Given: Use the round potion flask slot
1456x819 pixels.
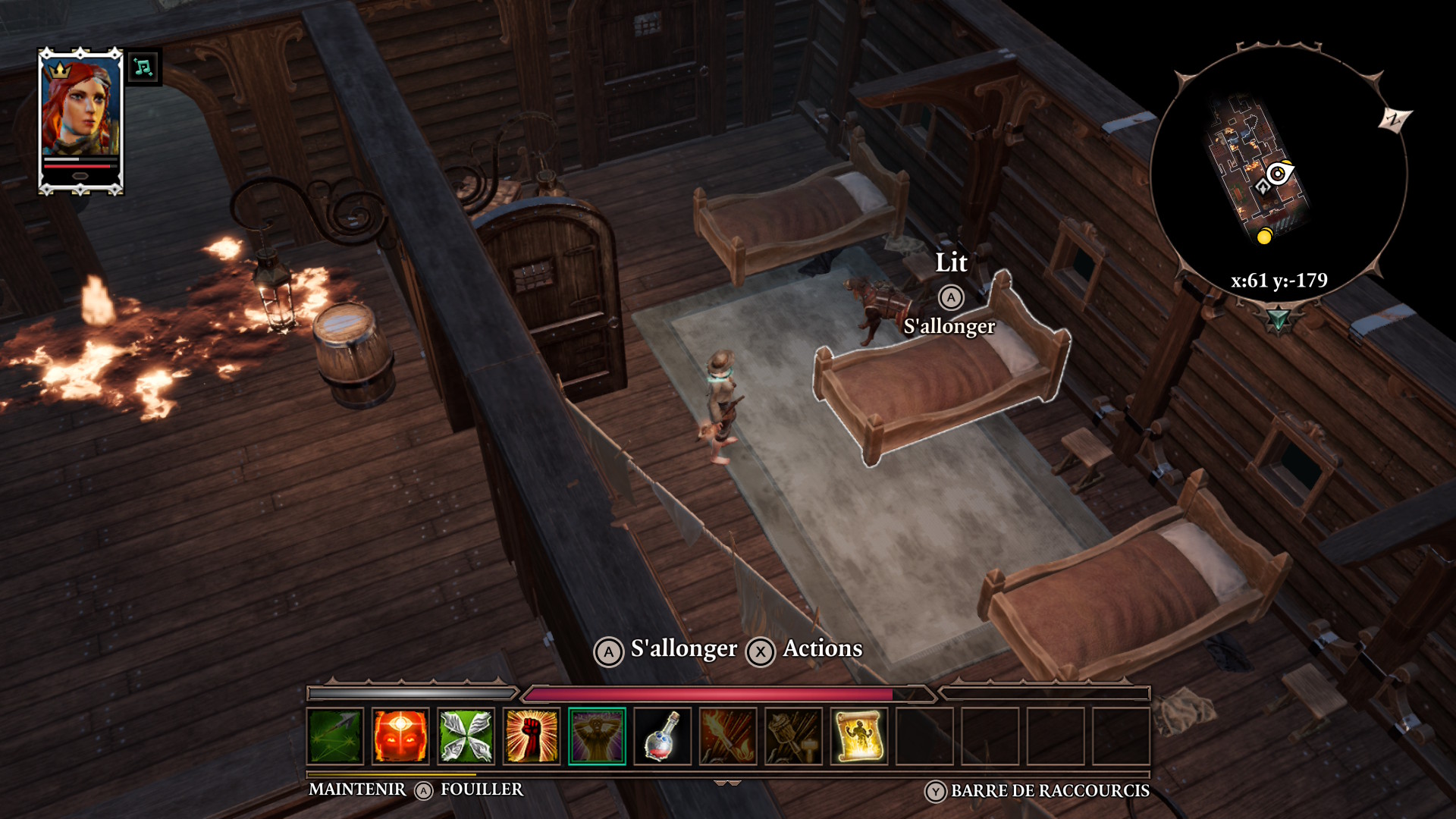Looking at the screenshot, I should [x=662, y=736].
